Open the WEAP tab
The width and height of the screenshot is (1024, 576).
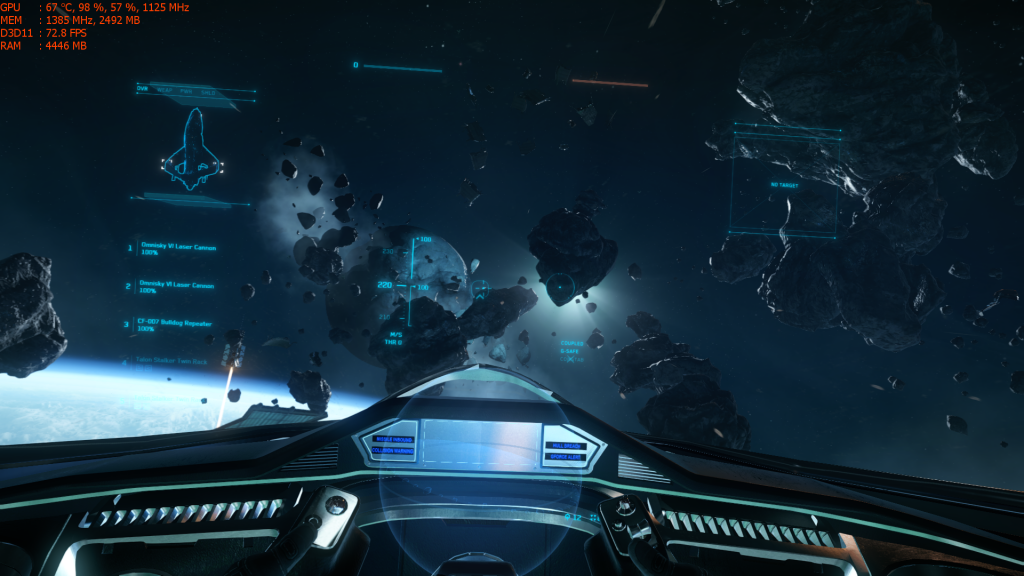(166, 90)
